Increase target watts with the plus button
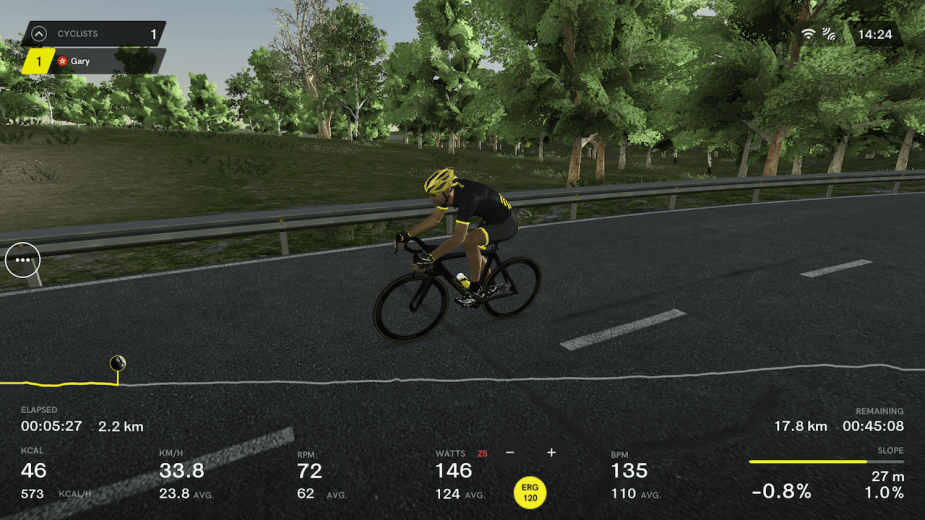 [x=551, y=453]
